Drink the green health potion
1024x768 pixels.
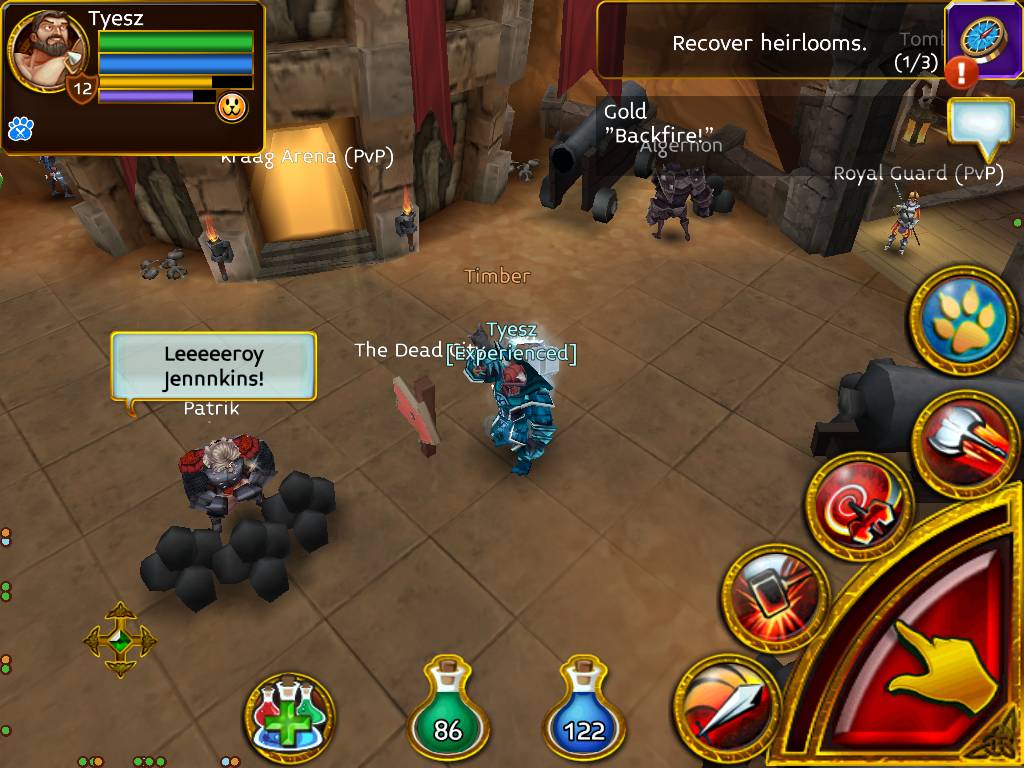pyautogui.click(x=447, y=713)
